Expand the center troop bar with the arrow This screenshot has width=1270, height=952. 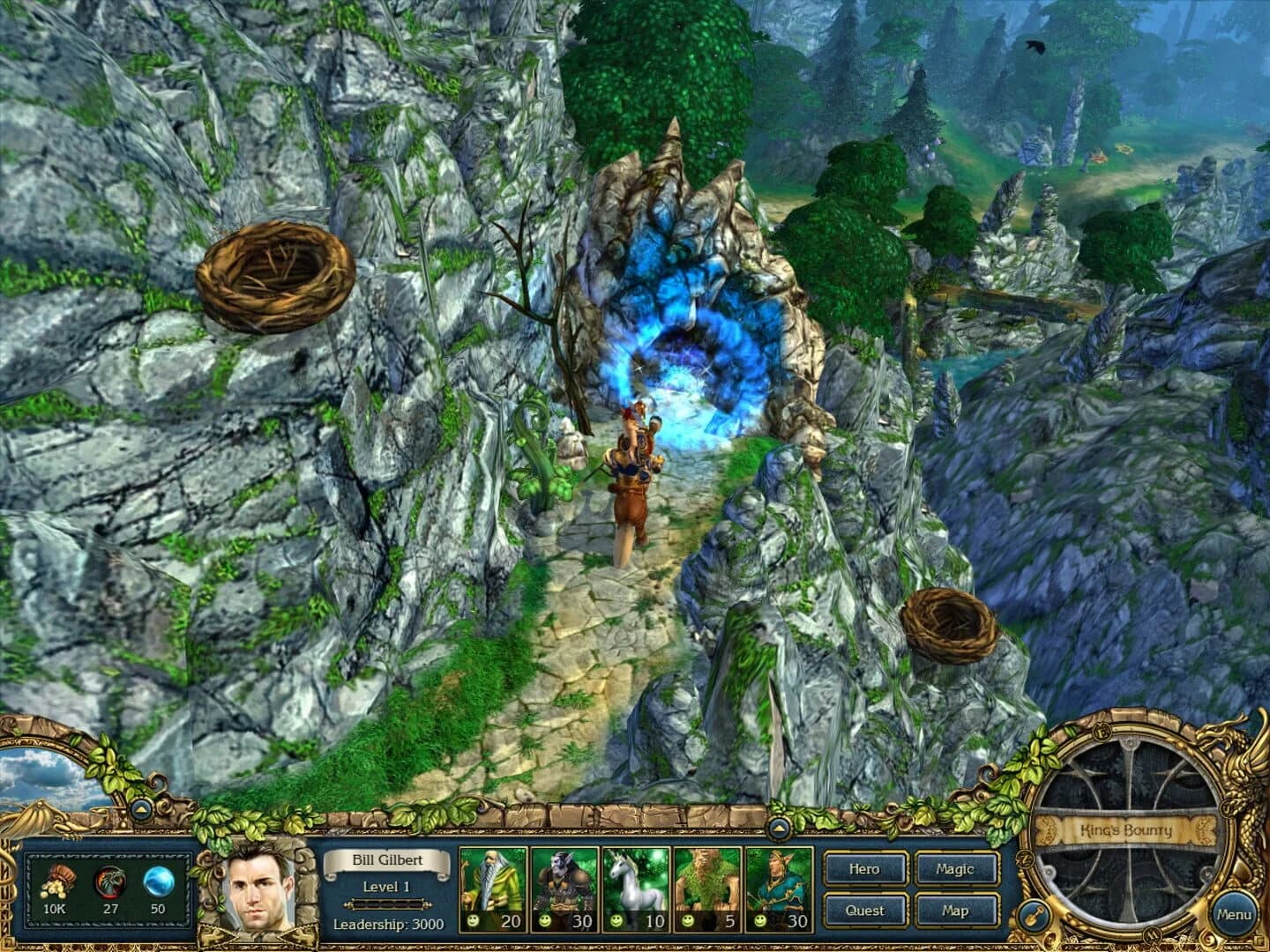coord(780,827)
